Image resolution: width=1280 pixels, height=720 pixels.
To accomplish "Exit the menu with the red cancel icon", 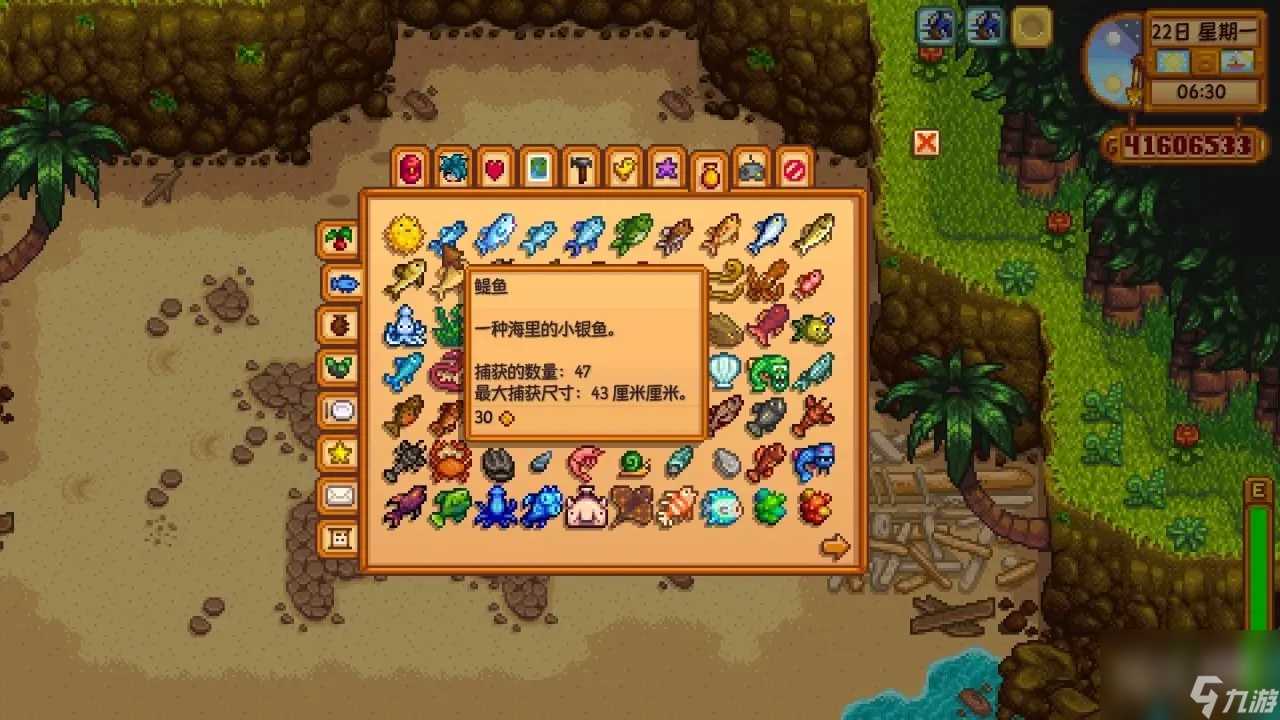I will [x=795, y=170].
